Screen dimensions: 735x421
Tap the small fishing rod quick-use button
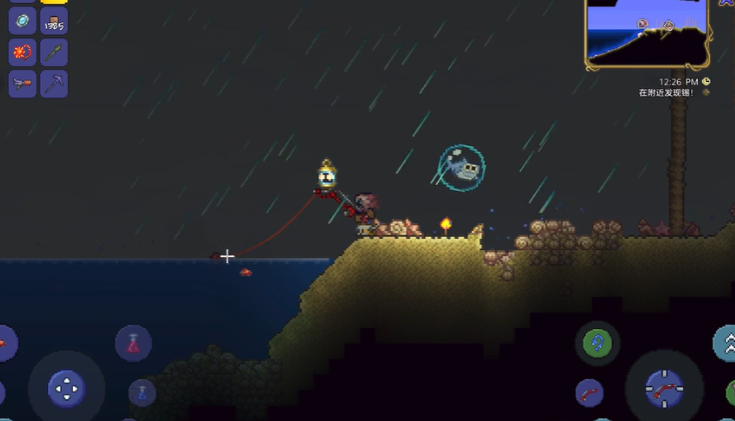pos(589,392)
